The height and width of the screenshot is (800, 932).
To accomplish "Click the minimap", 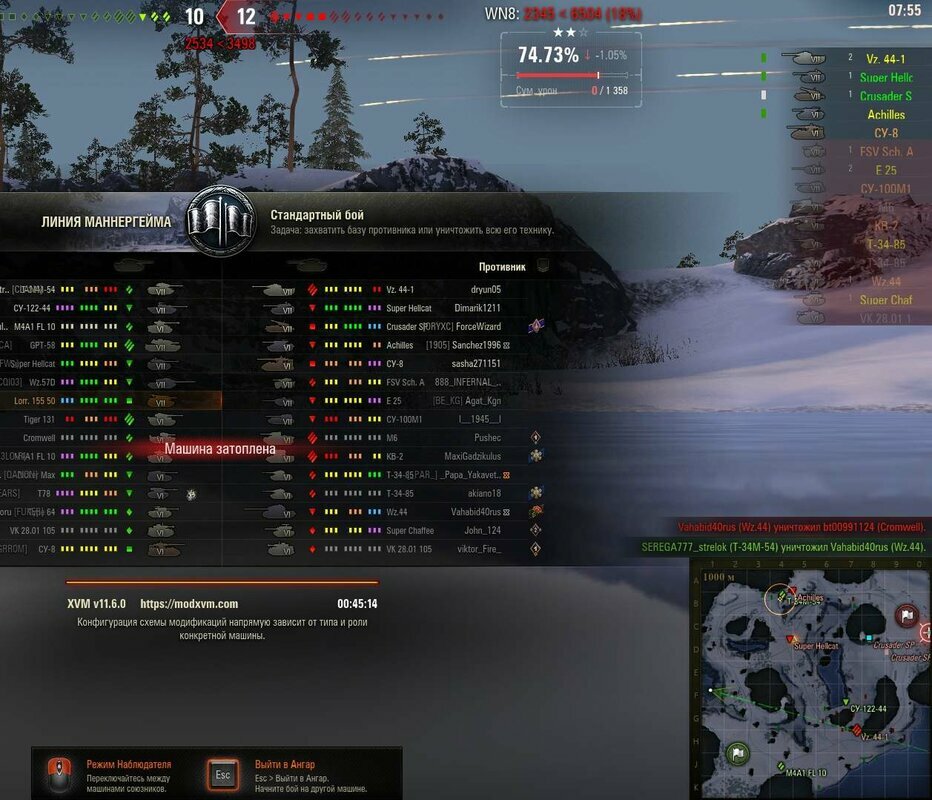I will [x=811, y=679].
